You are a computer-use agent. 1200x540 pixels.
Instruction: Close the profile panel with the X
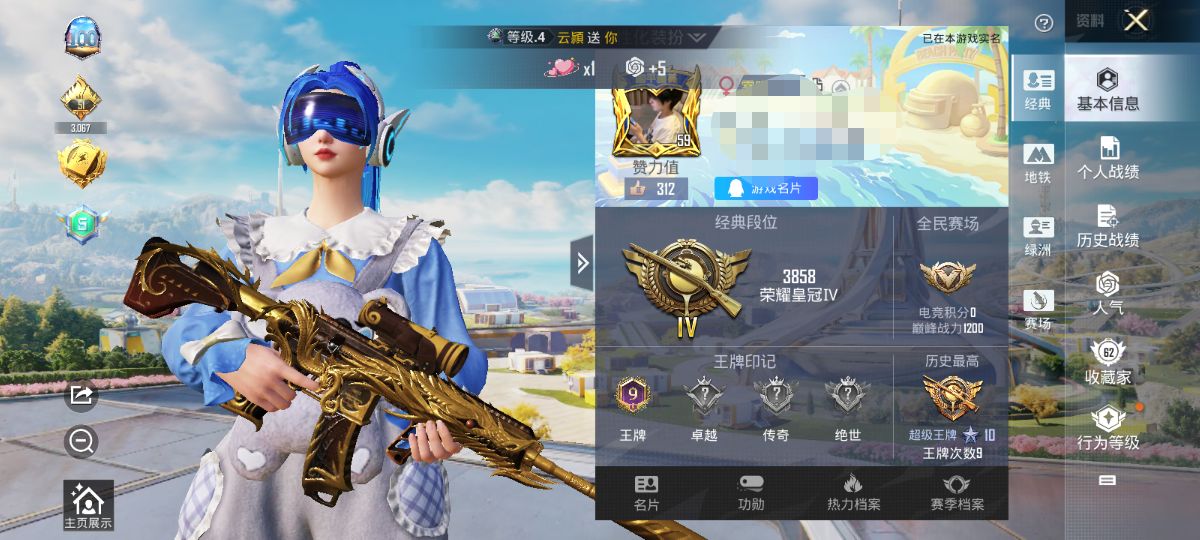(1136, 21)
